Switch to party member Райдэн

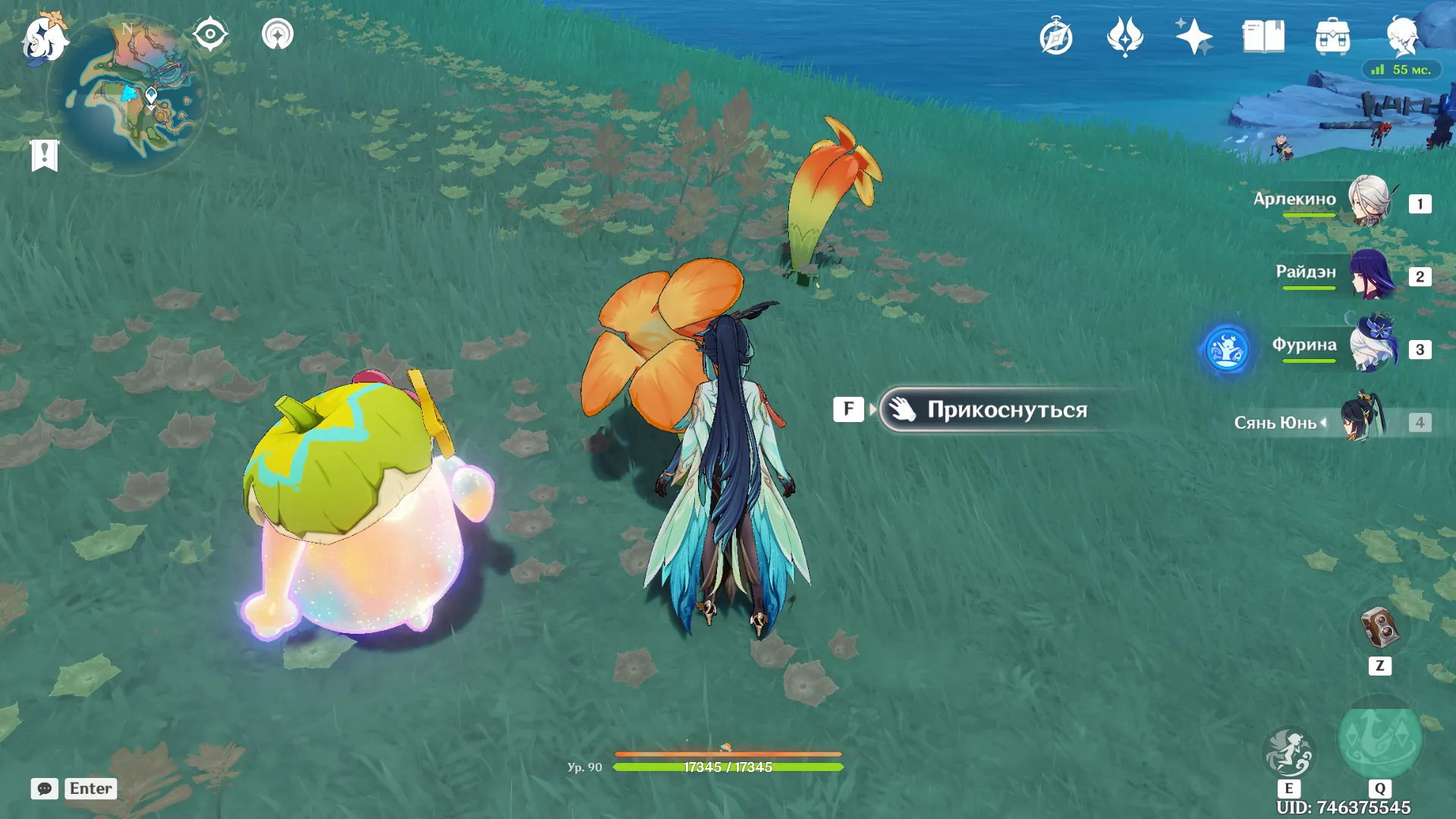pos(1371,275)
